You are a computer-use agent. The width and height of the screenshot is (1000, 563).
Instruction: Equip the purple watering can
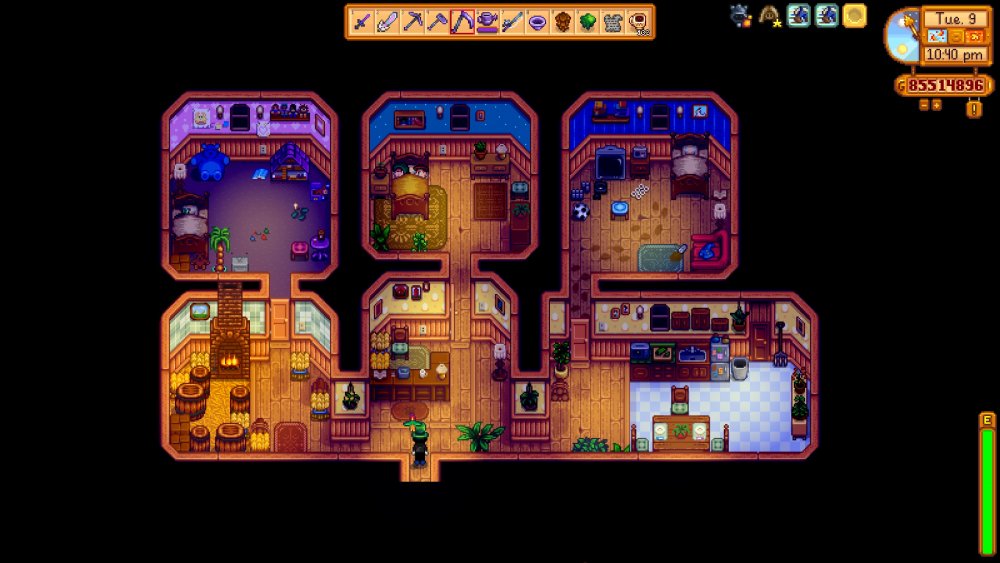point(487,21)
